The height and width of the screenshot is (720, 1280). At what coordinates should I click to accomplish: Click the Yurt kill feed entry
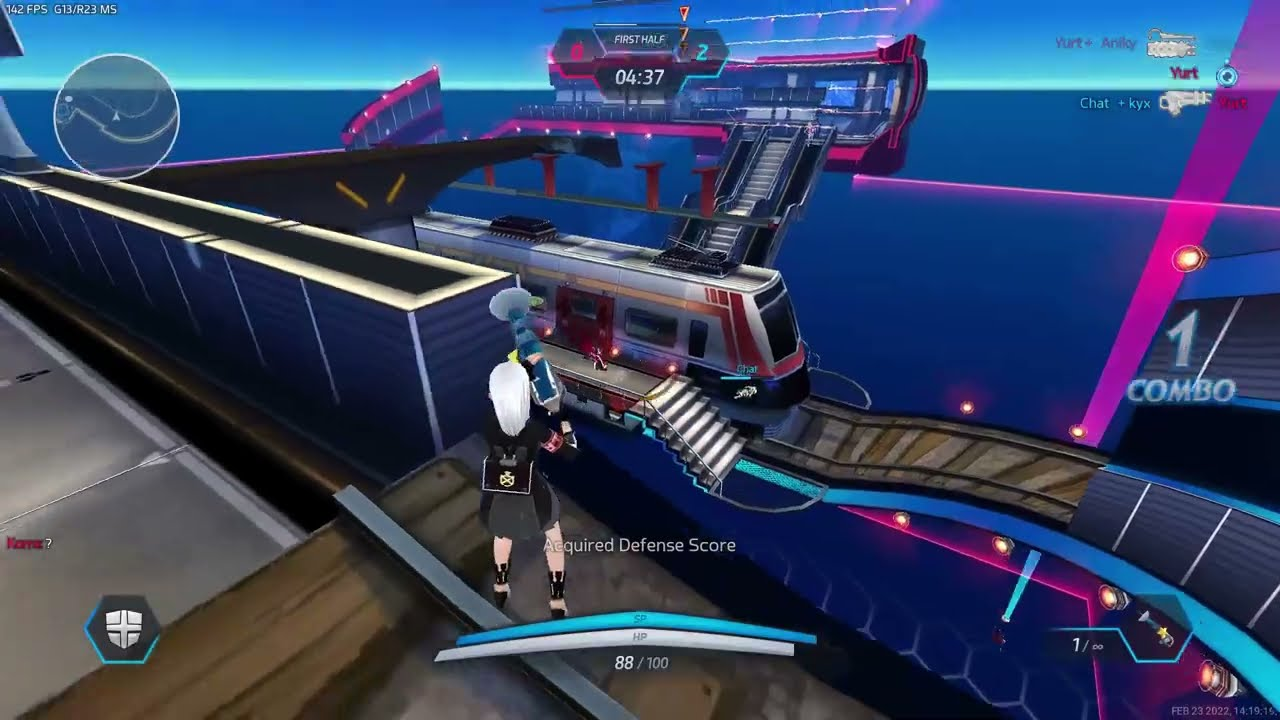click(x=1184, y=73)
